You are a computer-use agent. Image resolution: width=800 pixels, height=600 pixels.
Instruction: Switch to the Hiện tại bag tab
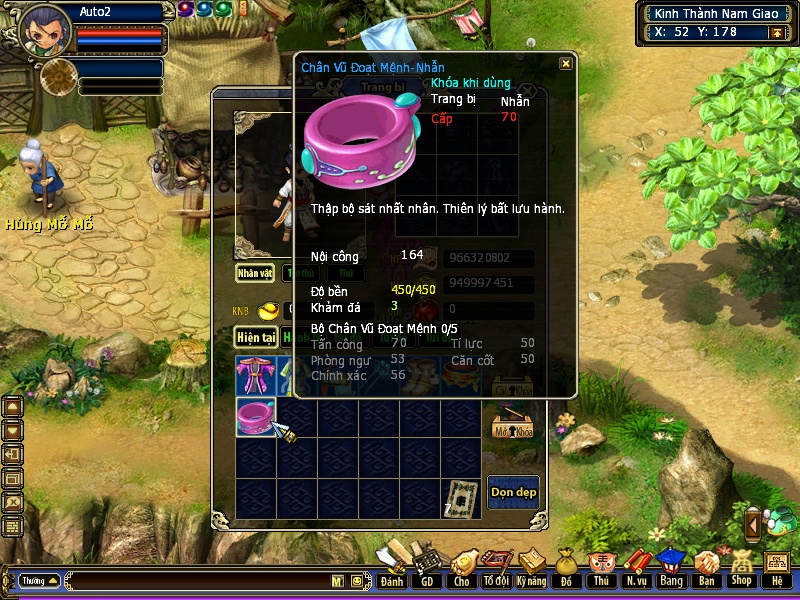click(255, 338)
